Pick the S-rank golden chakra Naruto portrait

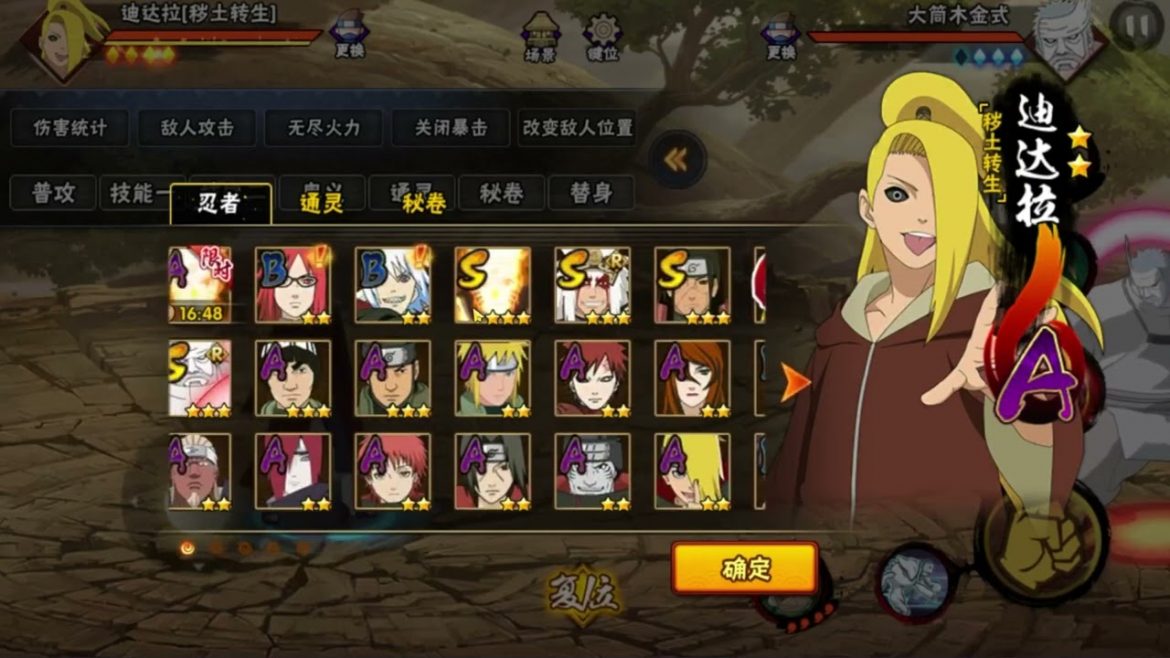coord(492,285)
